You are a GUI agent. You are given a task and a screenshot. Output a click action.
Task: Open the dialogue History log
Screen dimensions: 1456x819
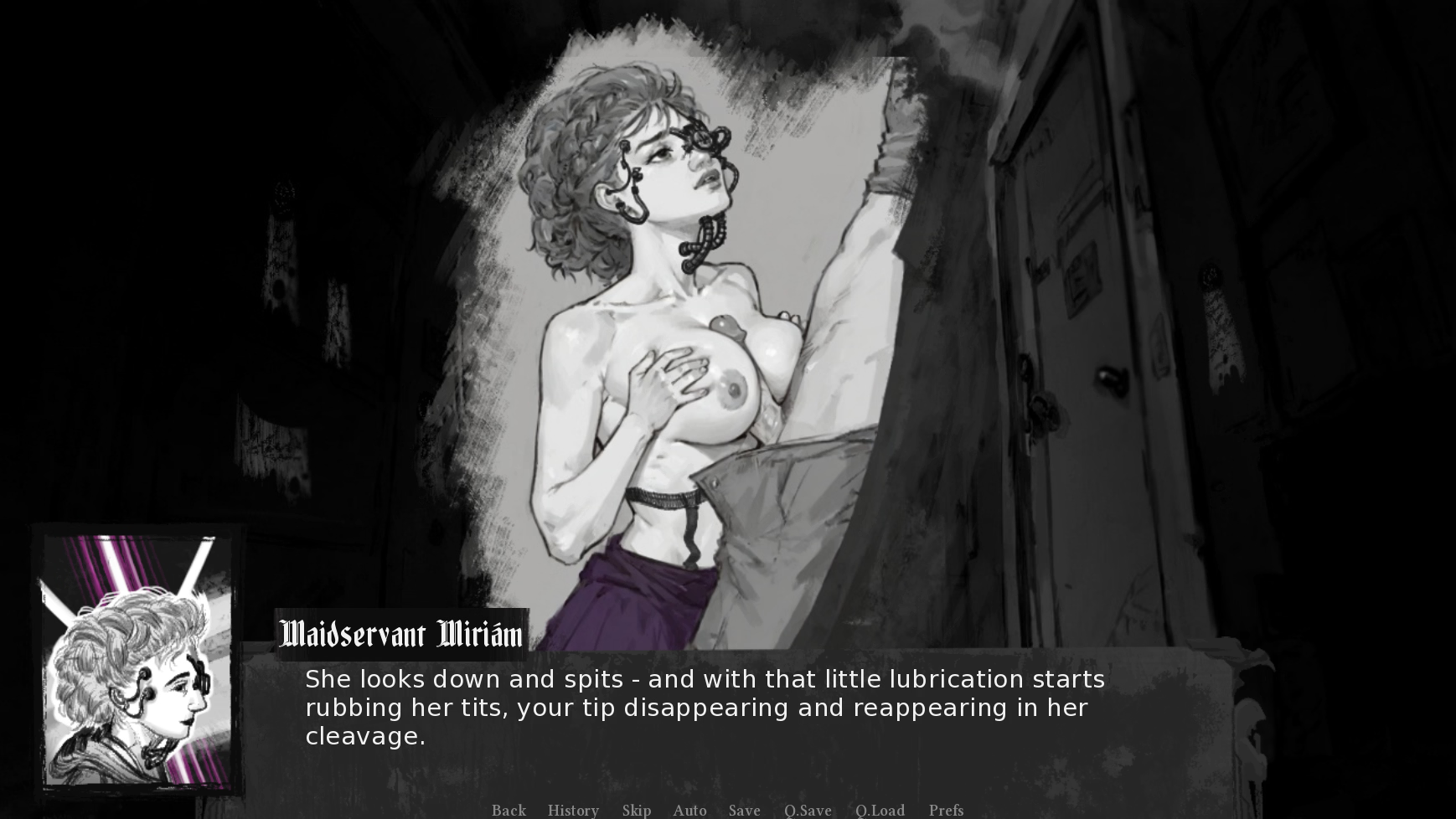coord(573,810)
